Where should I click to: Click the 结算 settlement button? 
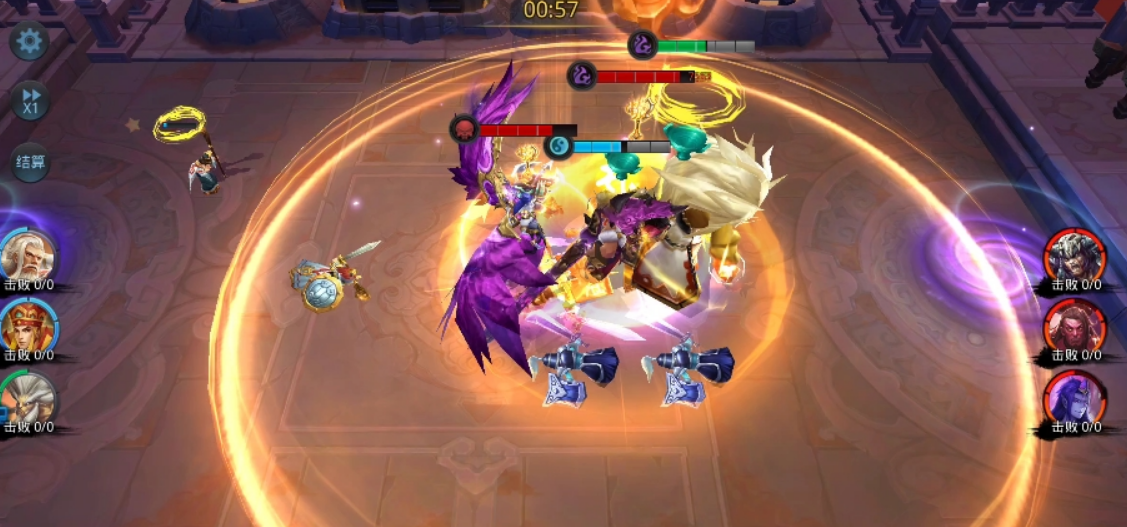pyautogui.click(x=30, y=162)
